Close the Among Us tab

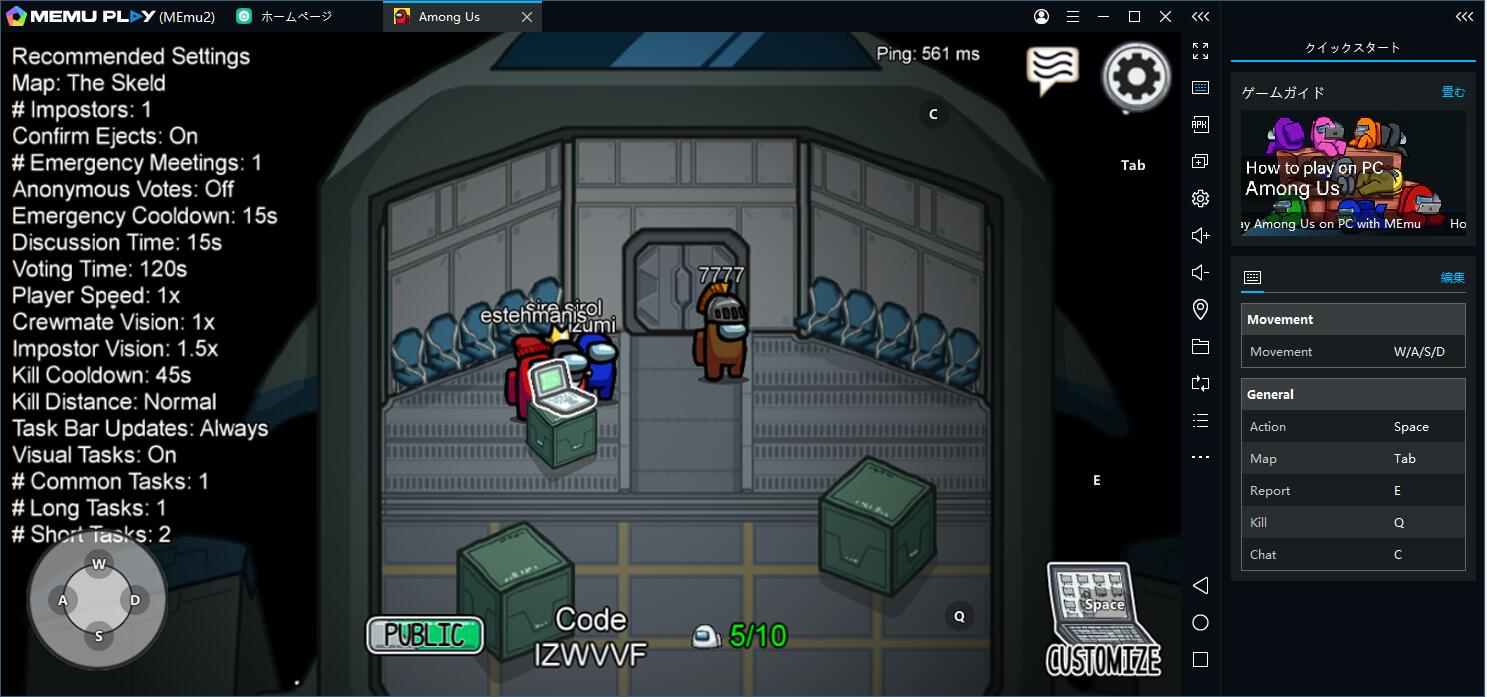527,17
